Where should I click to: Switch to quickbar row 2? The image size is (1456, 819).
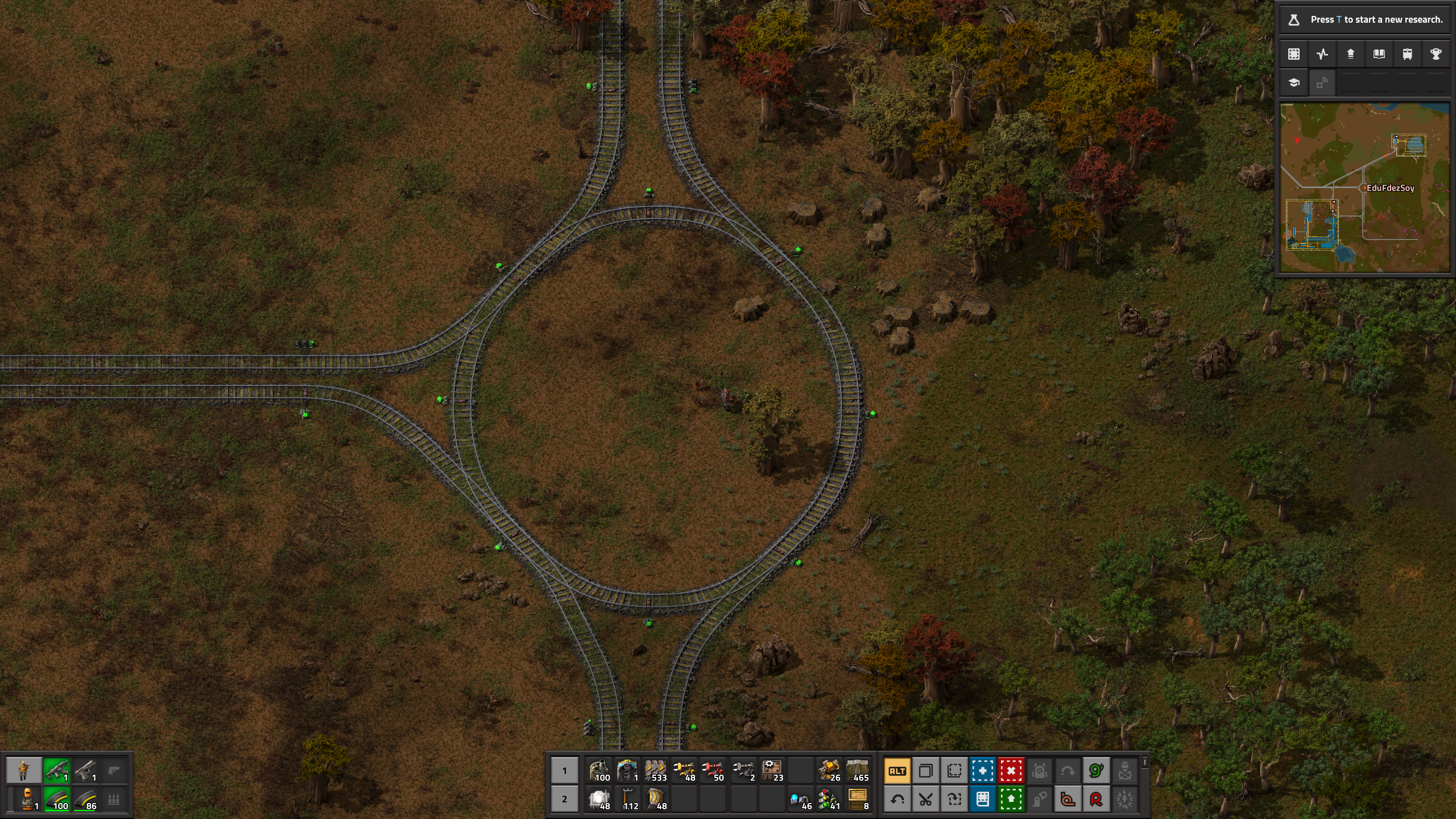click(564, 800)
